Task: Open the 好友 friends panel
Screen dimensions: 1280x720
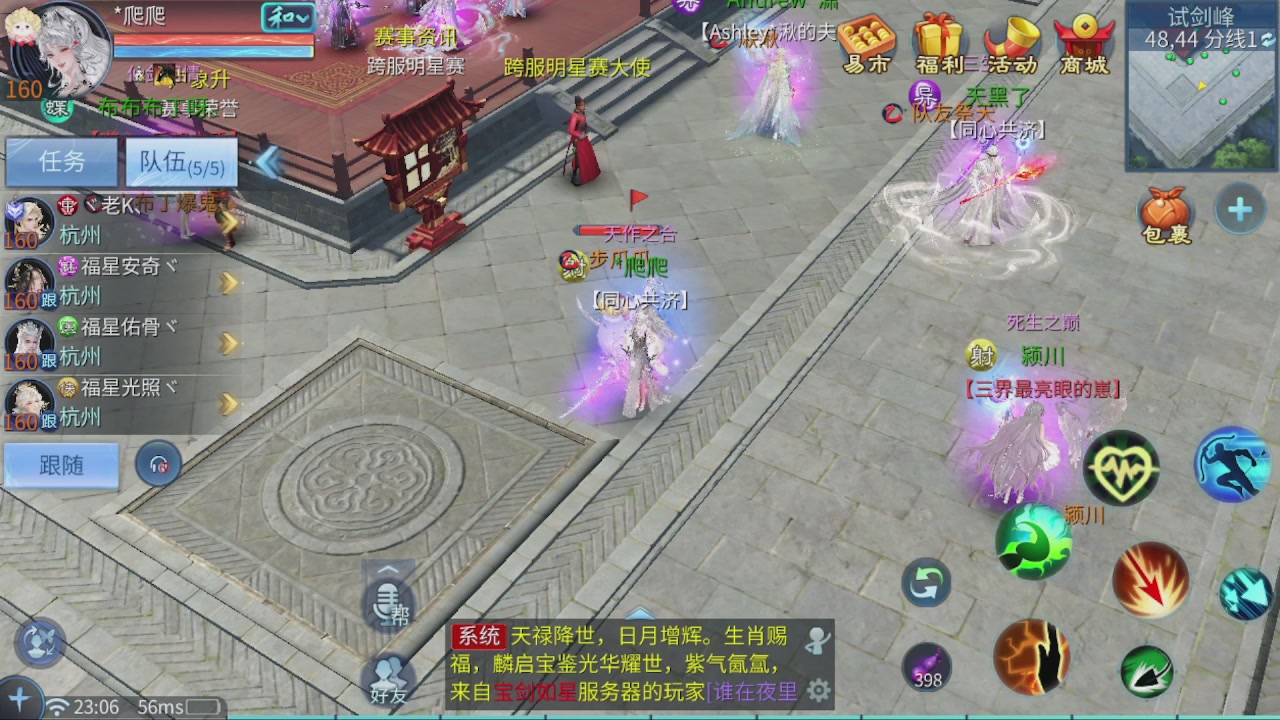Action: tap(389, 678)
